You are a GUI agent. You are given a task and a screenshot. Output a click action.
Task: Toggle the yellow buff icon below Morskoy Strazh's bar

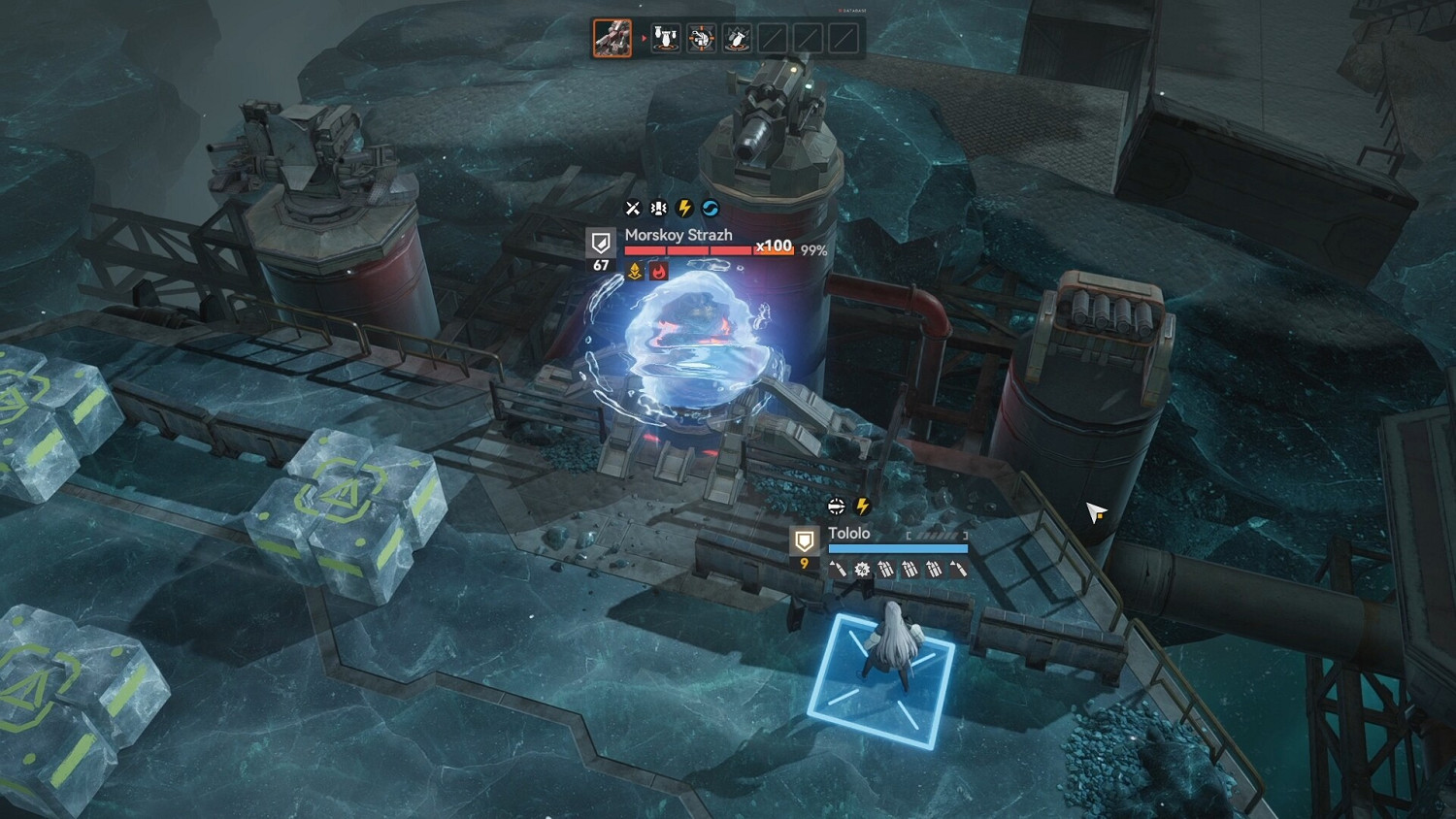click(x=633, y=273)
